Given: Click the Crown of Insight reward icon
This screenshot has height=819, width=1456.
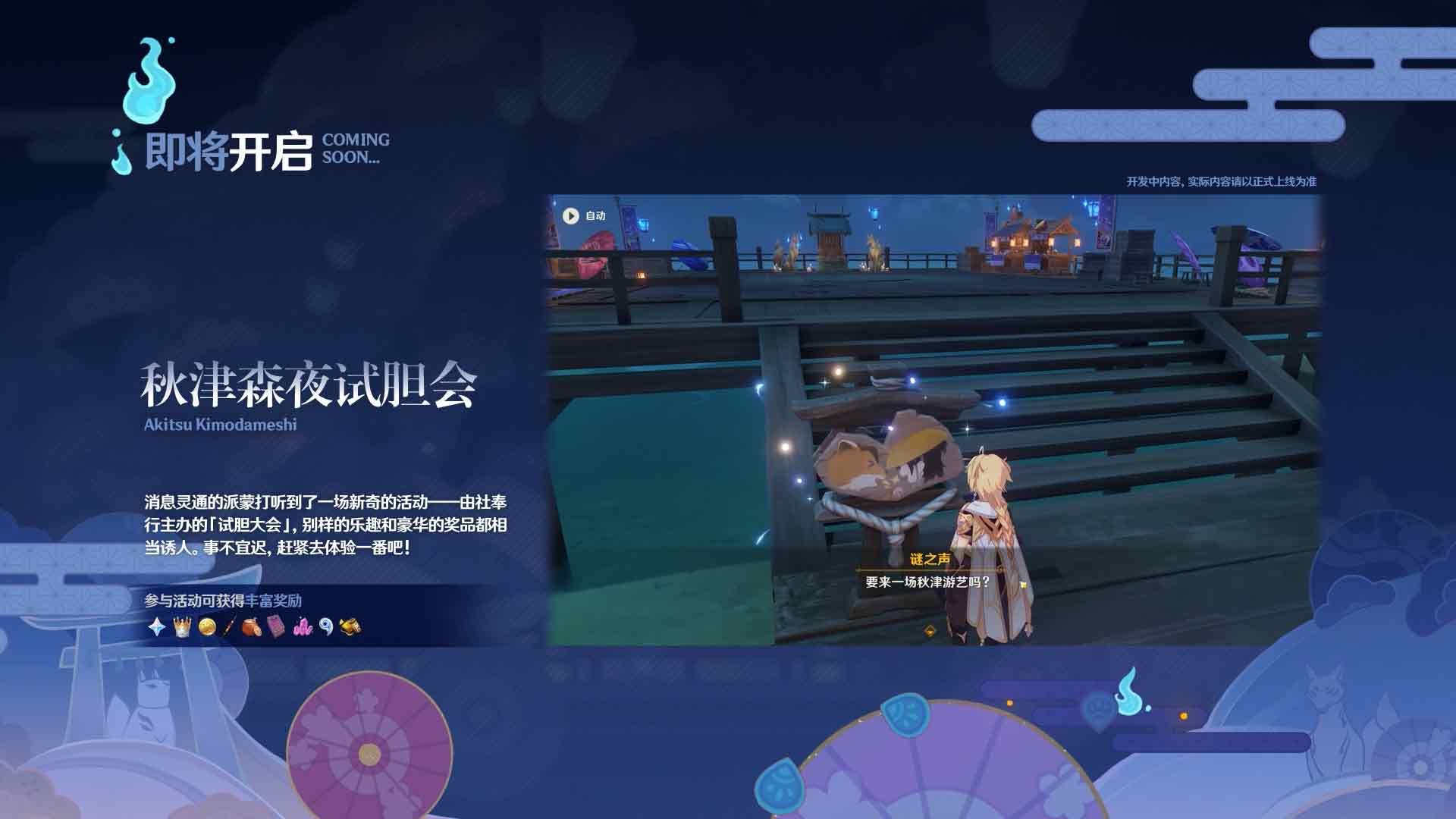Looking at the screenshot, I should click(x=182, y=627).
